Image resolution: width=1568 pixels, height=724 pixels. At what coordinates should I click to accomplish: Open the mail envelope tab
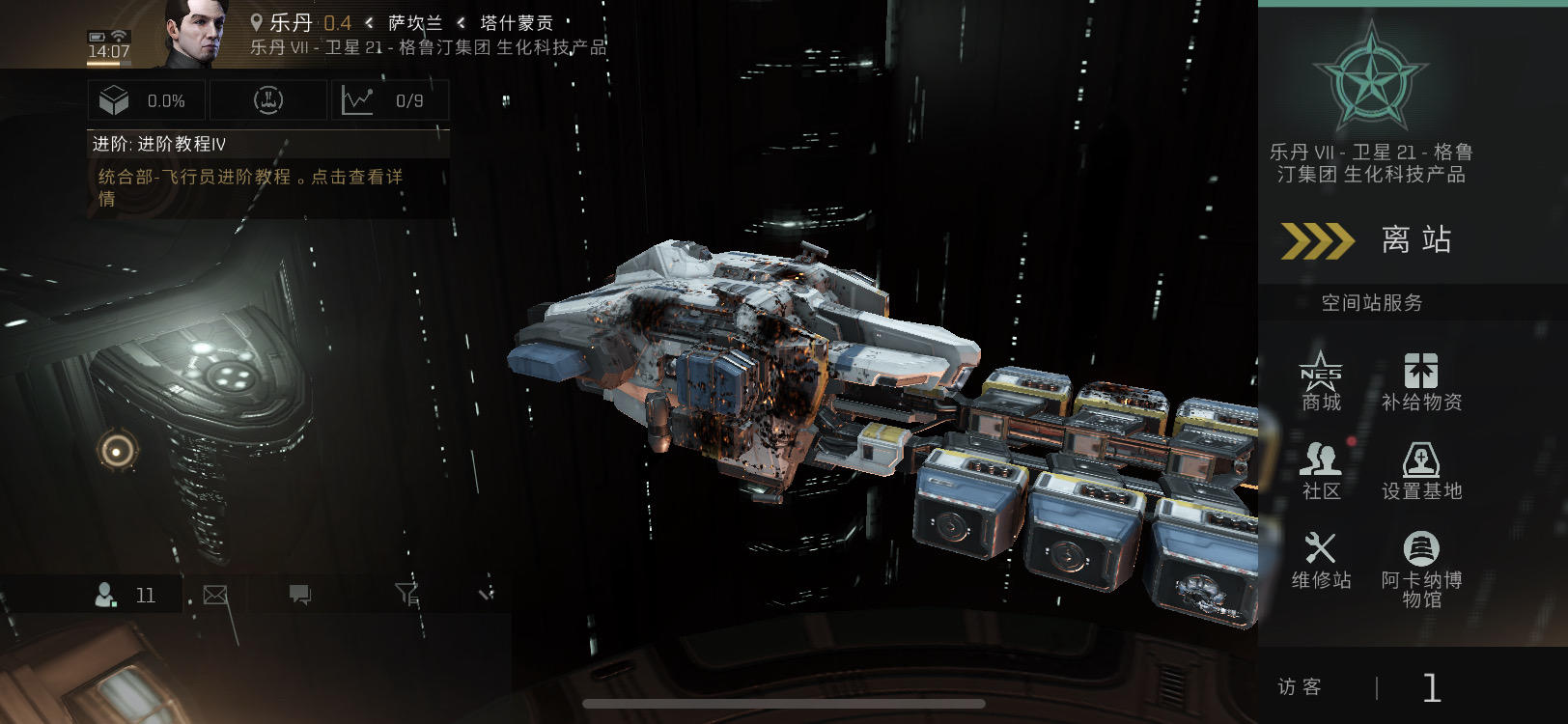(x=215, y=595)
